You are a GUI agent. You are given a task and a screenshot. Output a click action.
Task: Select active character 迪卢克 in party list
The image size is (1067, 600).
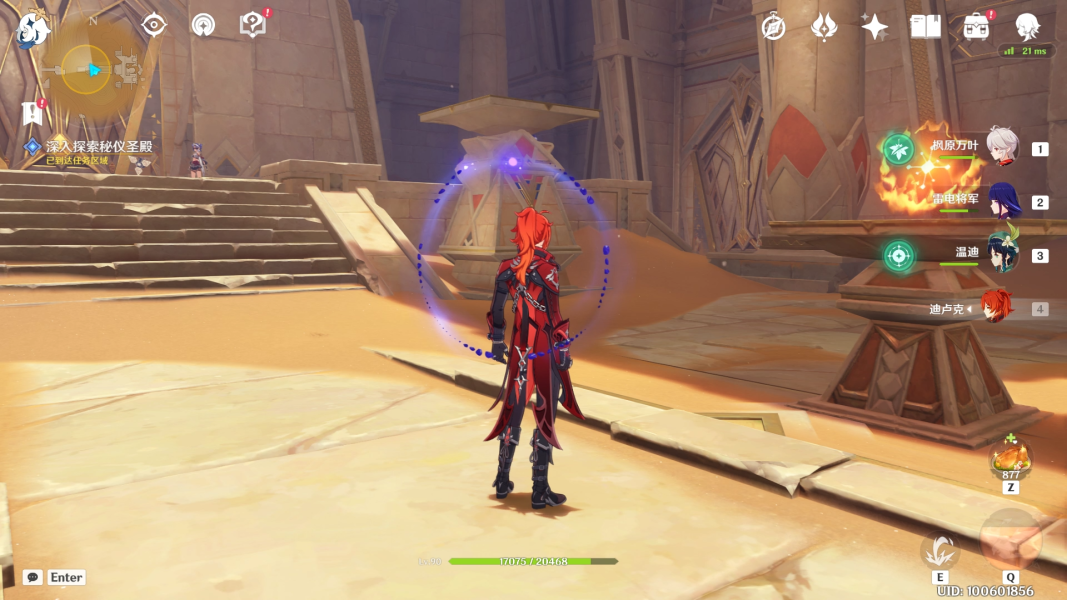click(996, 308)
